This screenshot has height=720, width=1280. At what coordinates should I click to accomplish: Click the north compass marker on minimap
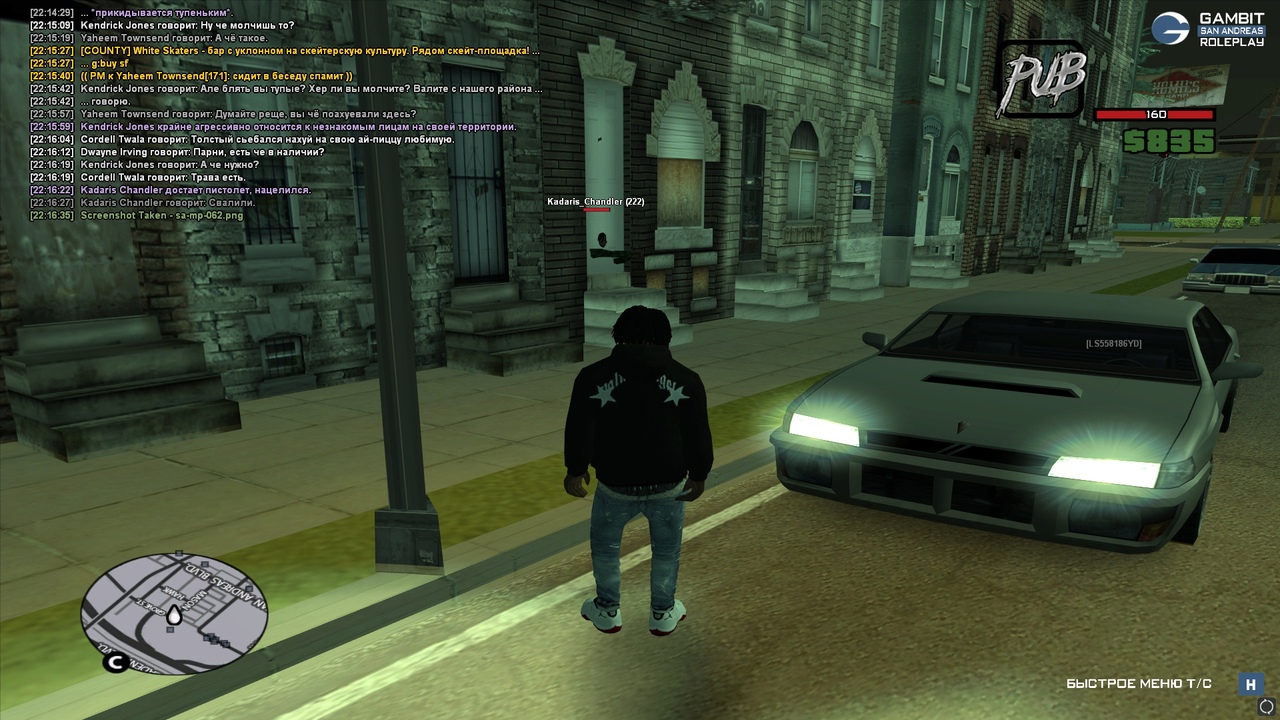point(115,662)
